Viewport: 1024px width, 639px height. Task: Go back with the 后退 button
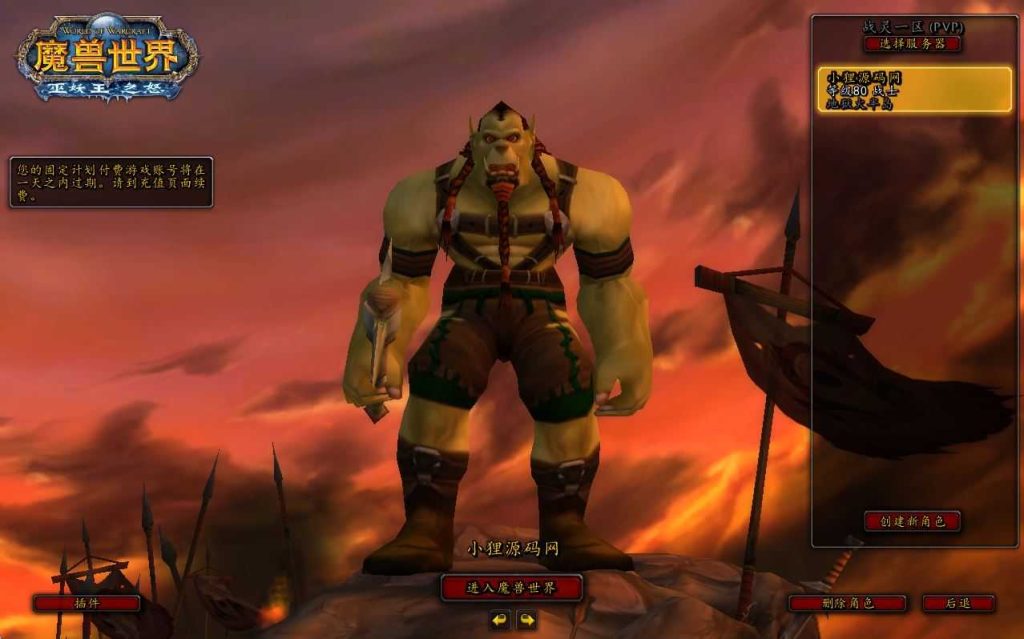(958, 603)
